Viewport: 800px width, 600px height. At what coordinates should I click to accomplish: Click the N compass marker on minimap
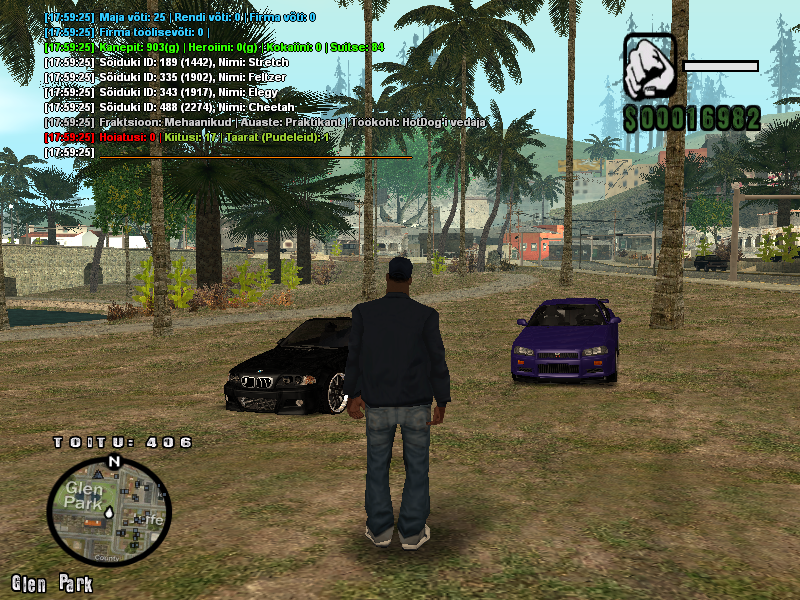click(114, 461)
